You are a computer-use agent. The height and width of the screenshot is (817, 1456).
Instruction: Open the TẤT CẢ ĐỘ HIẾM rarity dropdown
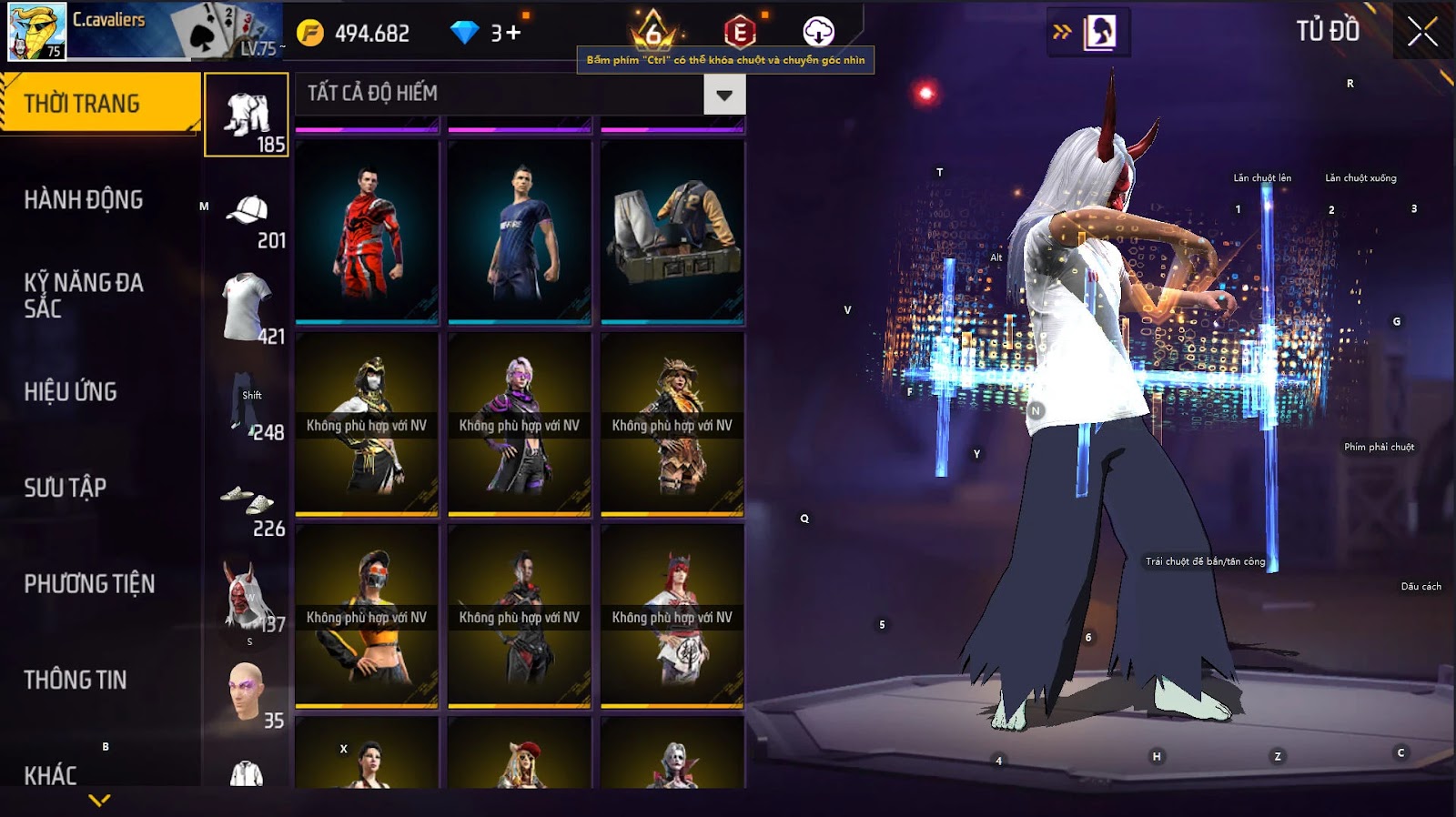pos(724,95)
